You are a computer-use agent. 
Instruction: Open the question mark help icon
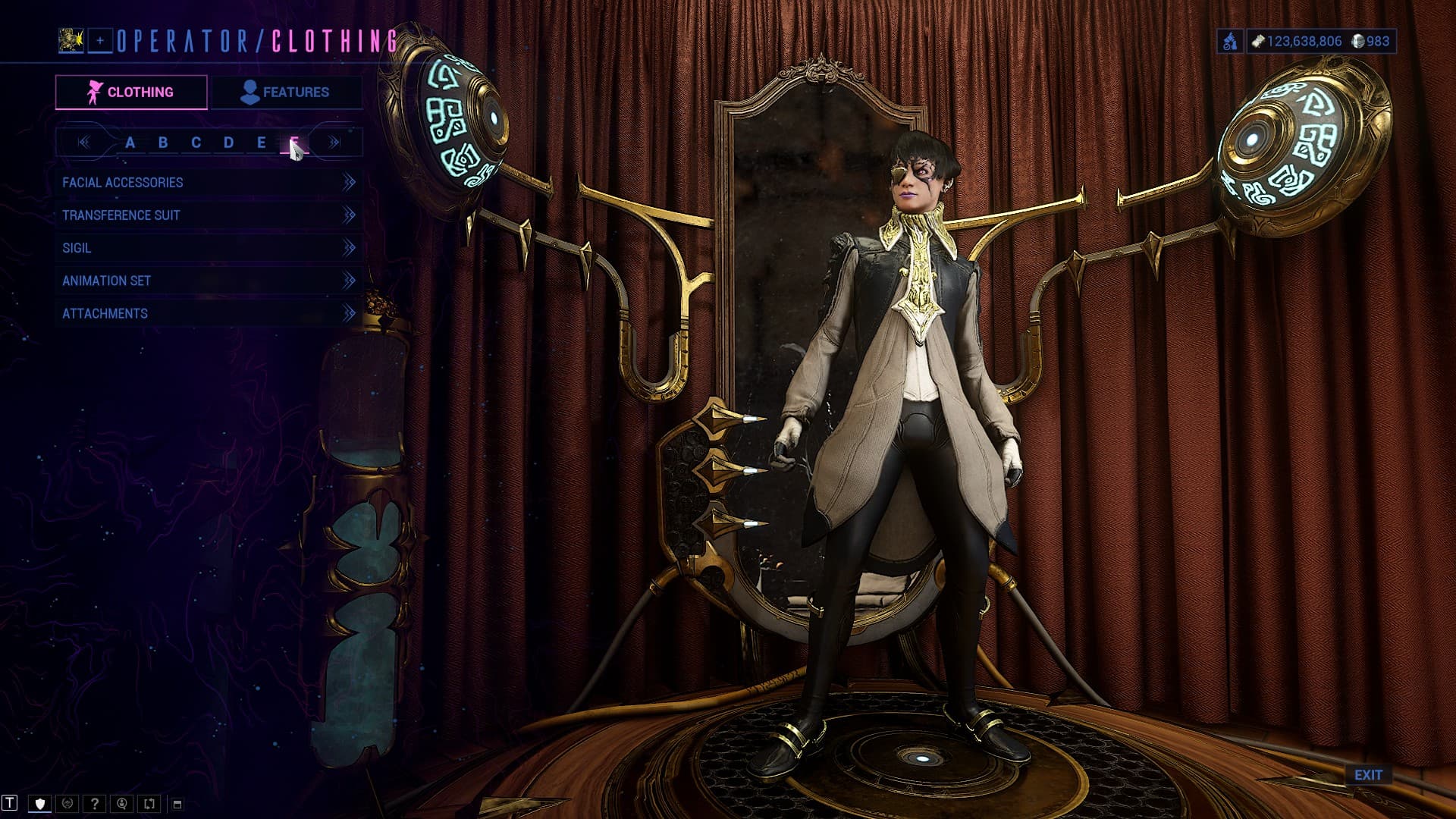click(95, 804)
